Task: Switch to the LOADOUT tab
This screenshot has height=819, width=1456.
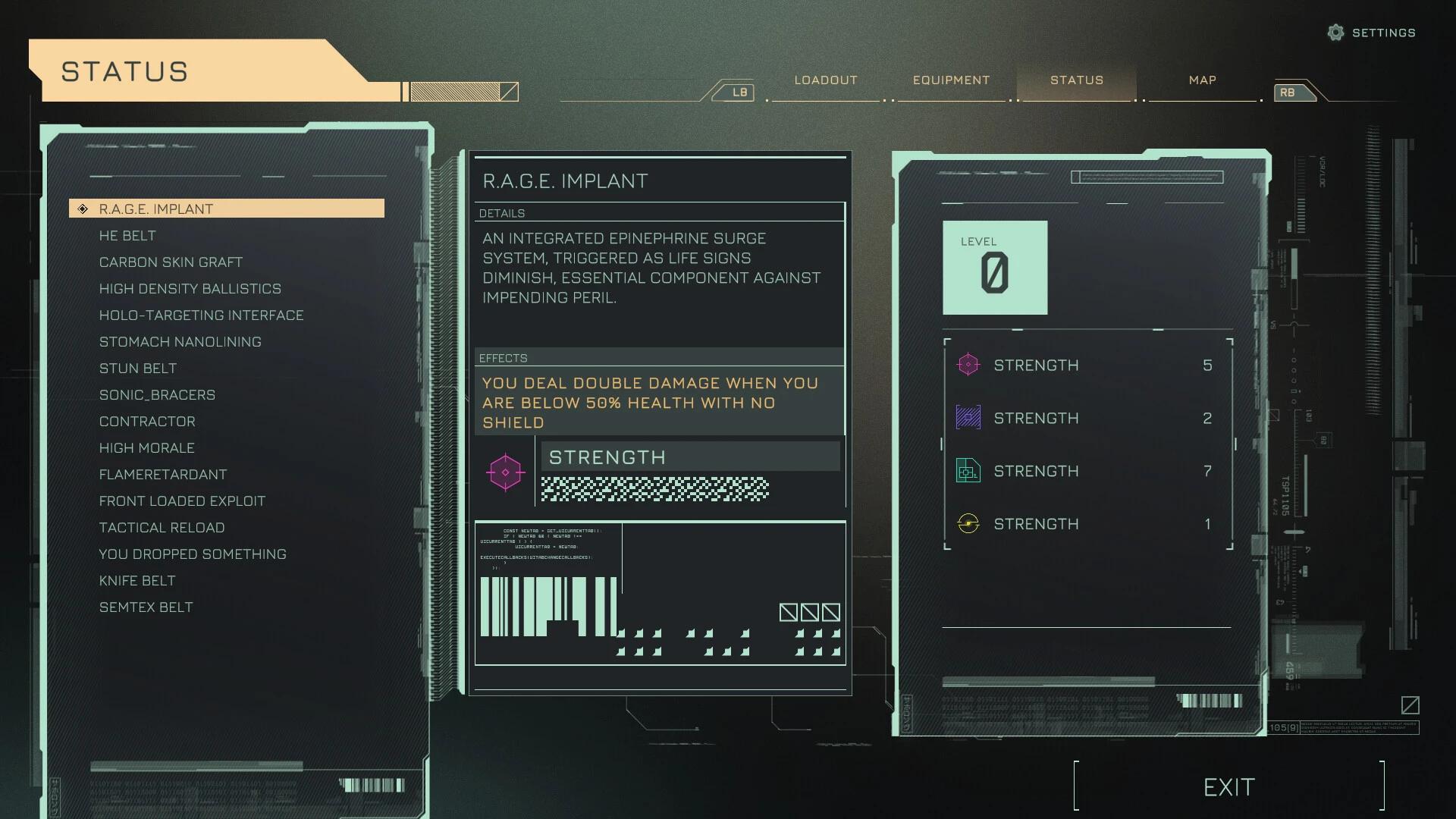Action: 825,80
